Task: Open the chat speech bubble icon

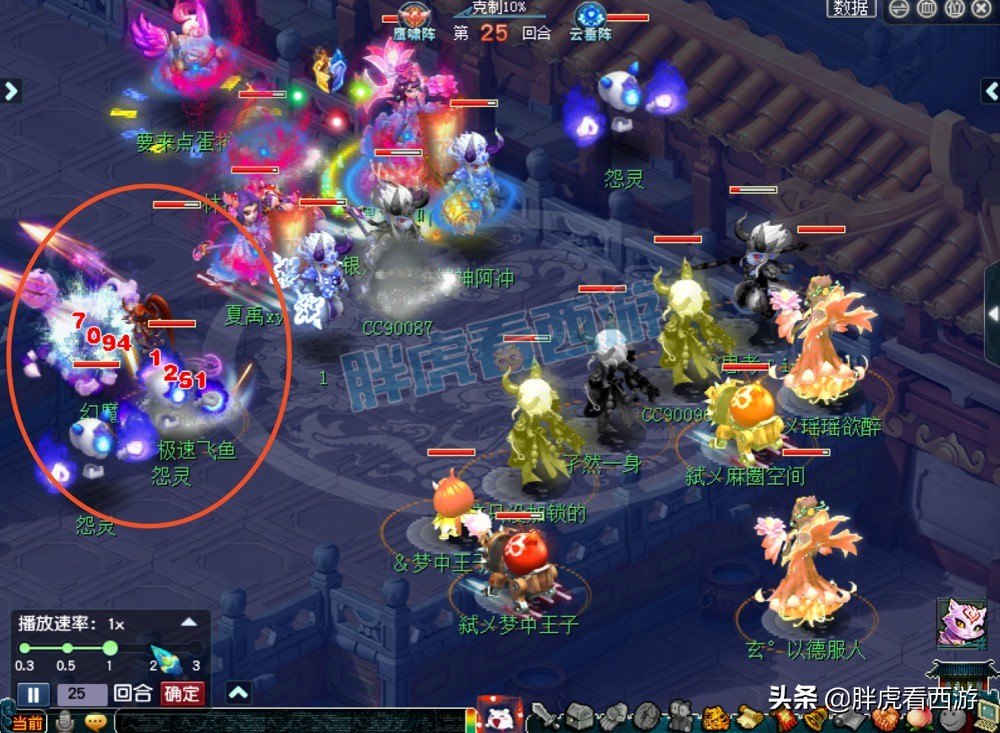Action: pyautogui.click(x=96, y=721)
